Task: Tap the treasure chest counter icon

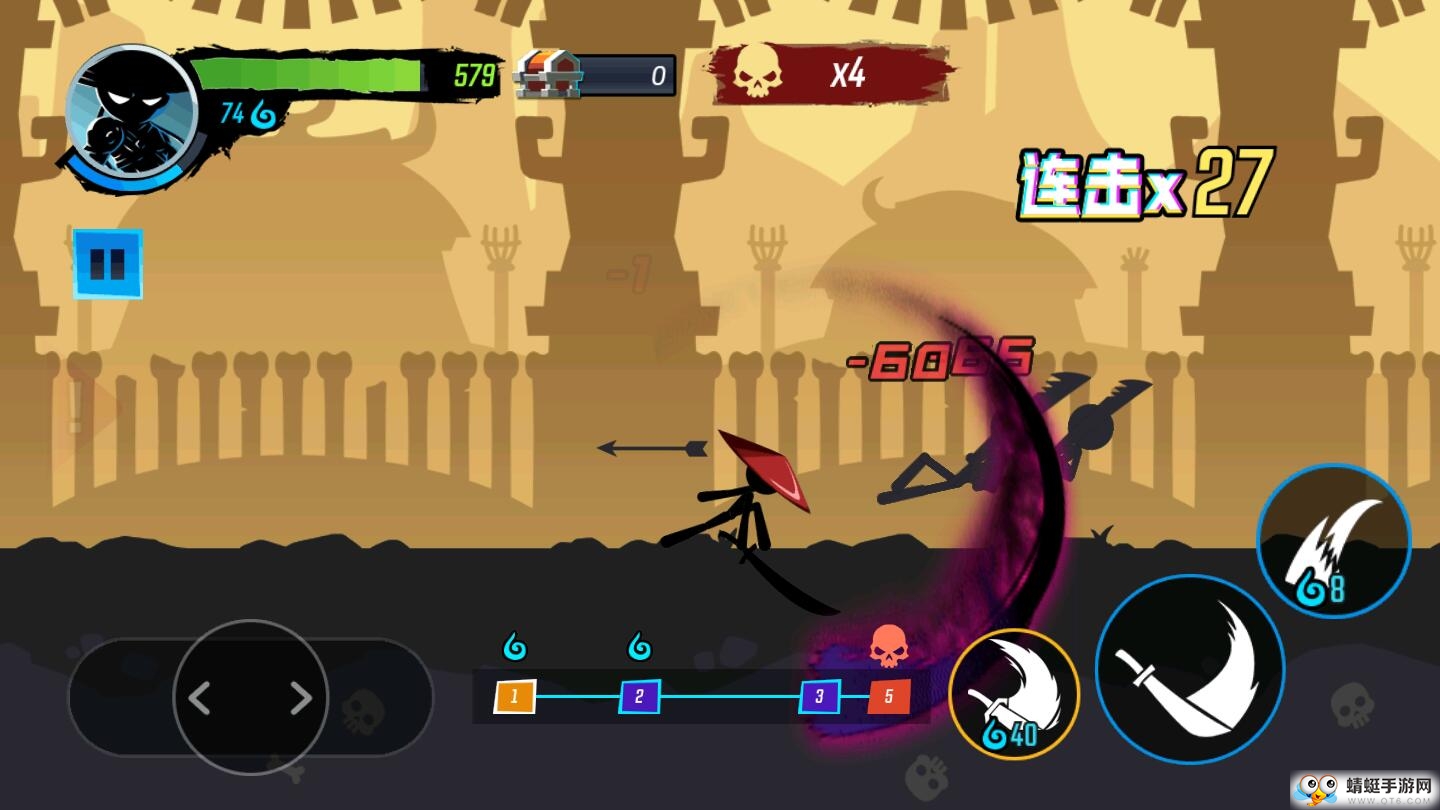Action: click(548, 74)
